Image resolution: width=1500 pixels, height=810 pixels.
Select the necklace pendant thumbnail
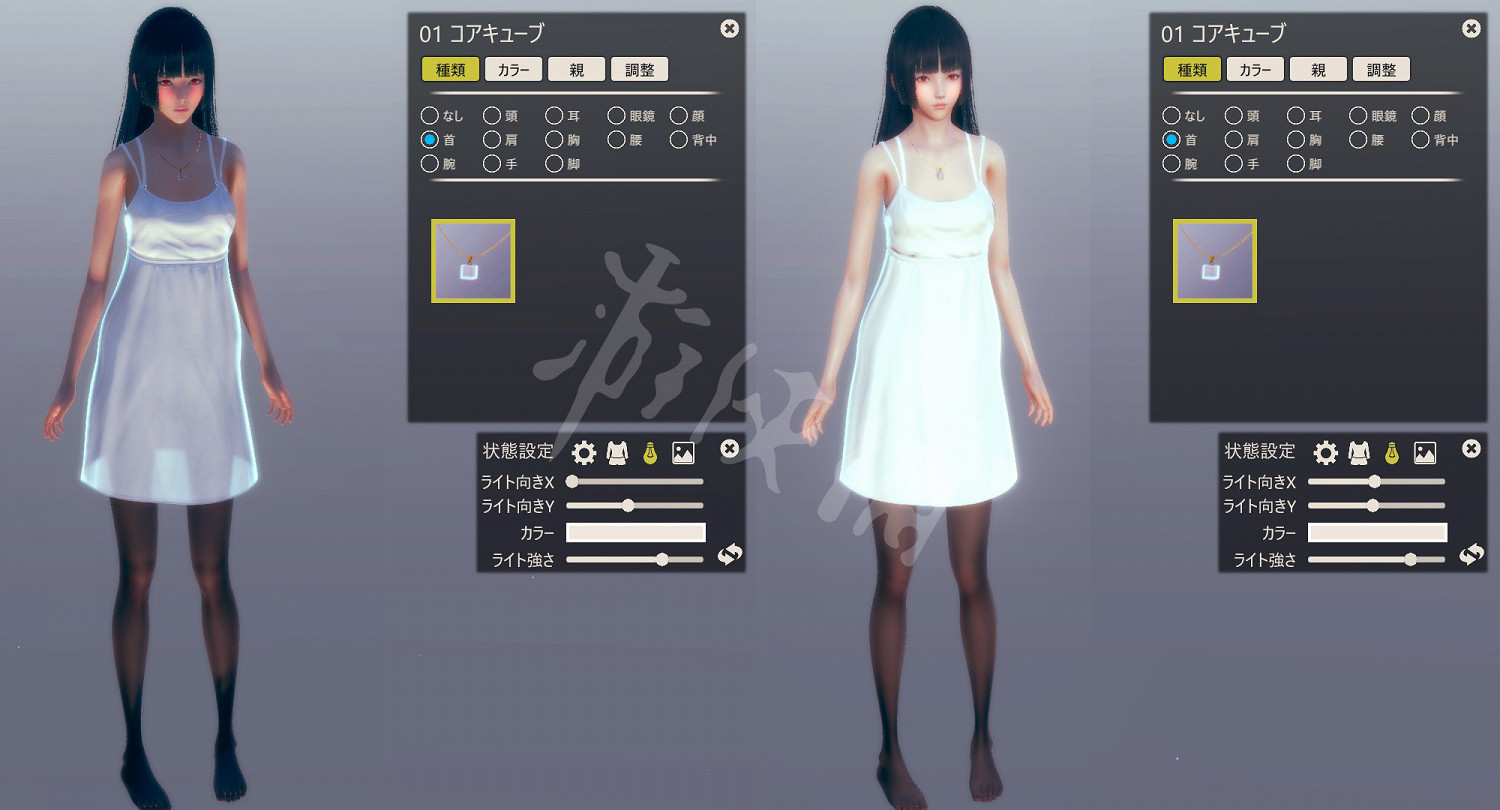pos(472,260)
